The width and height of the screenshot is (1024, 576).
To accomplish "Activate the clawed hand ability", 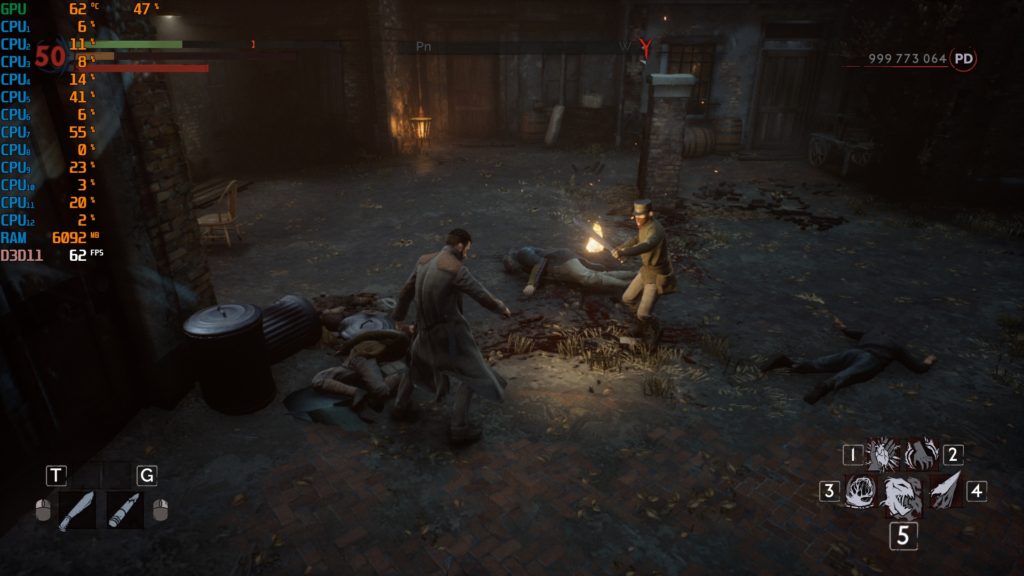I will point(921,456).
